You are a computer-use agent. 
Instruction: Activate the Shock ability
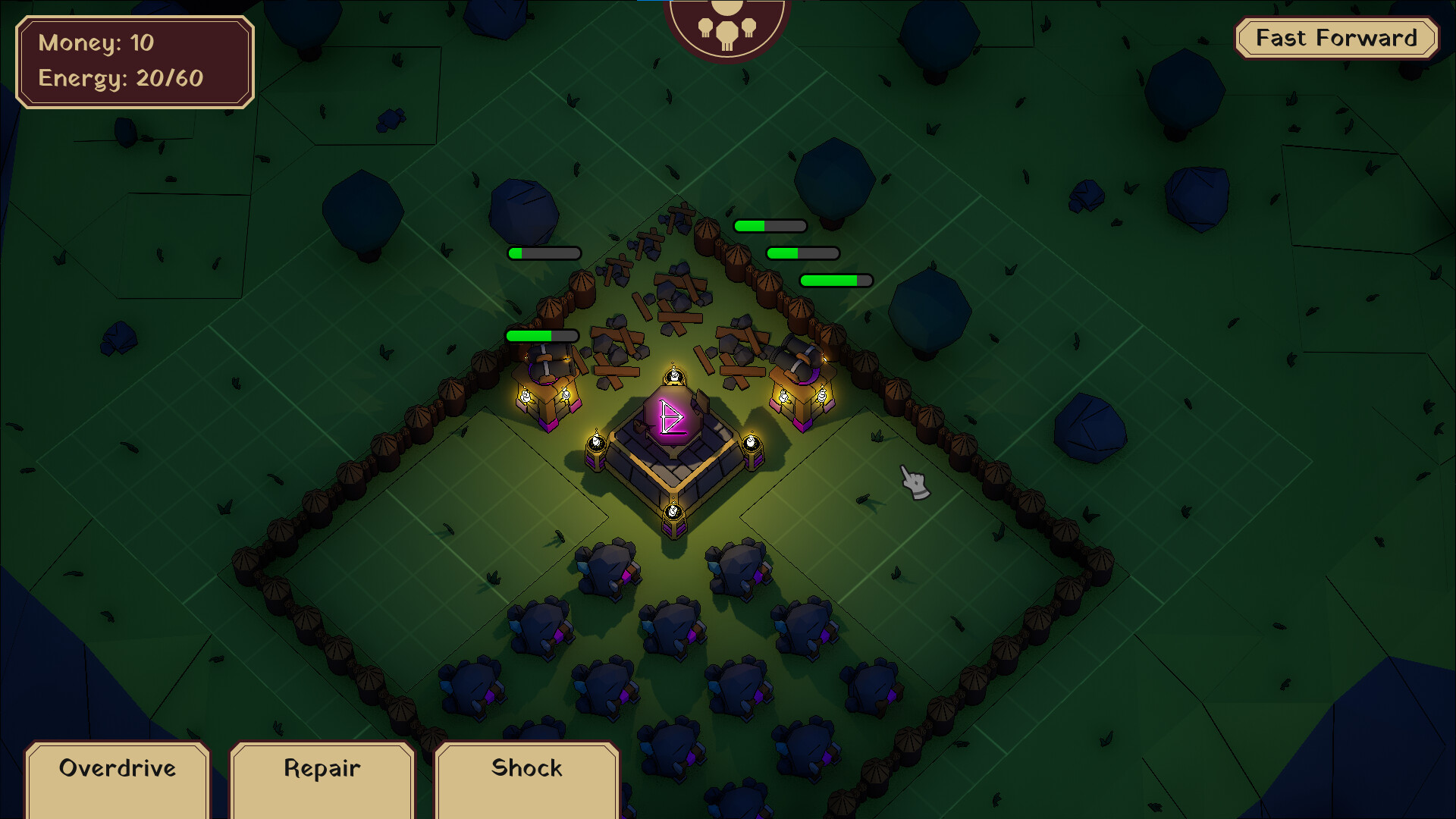tap(526, 768)
